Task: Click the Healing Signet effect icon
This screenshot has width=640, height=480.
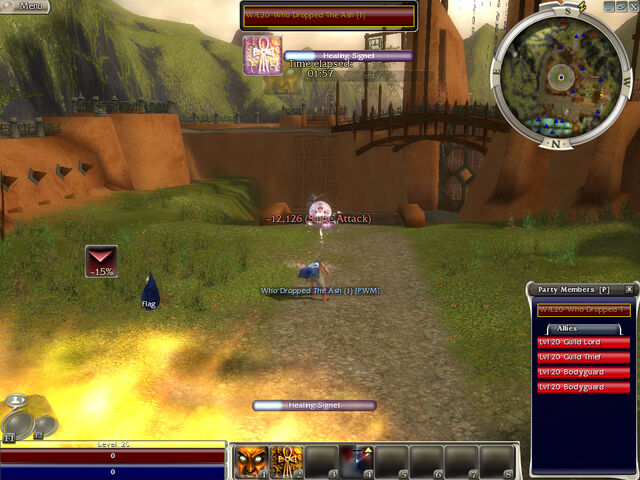Action: point(261,55)
